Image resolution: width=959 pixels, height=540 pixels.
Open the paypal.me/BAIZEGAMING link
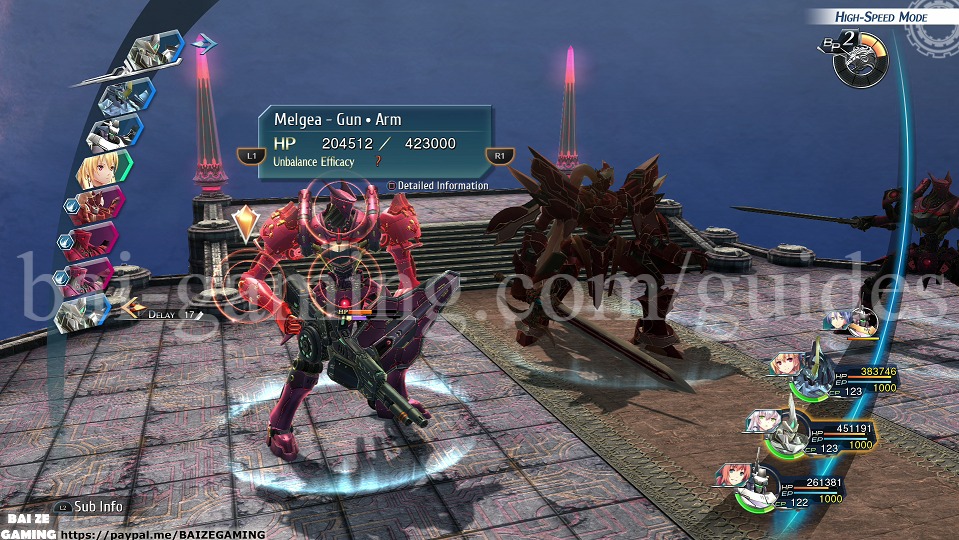163,534
